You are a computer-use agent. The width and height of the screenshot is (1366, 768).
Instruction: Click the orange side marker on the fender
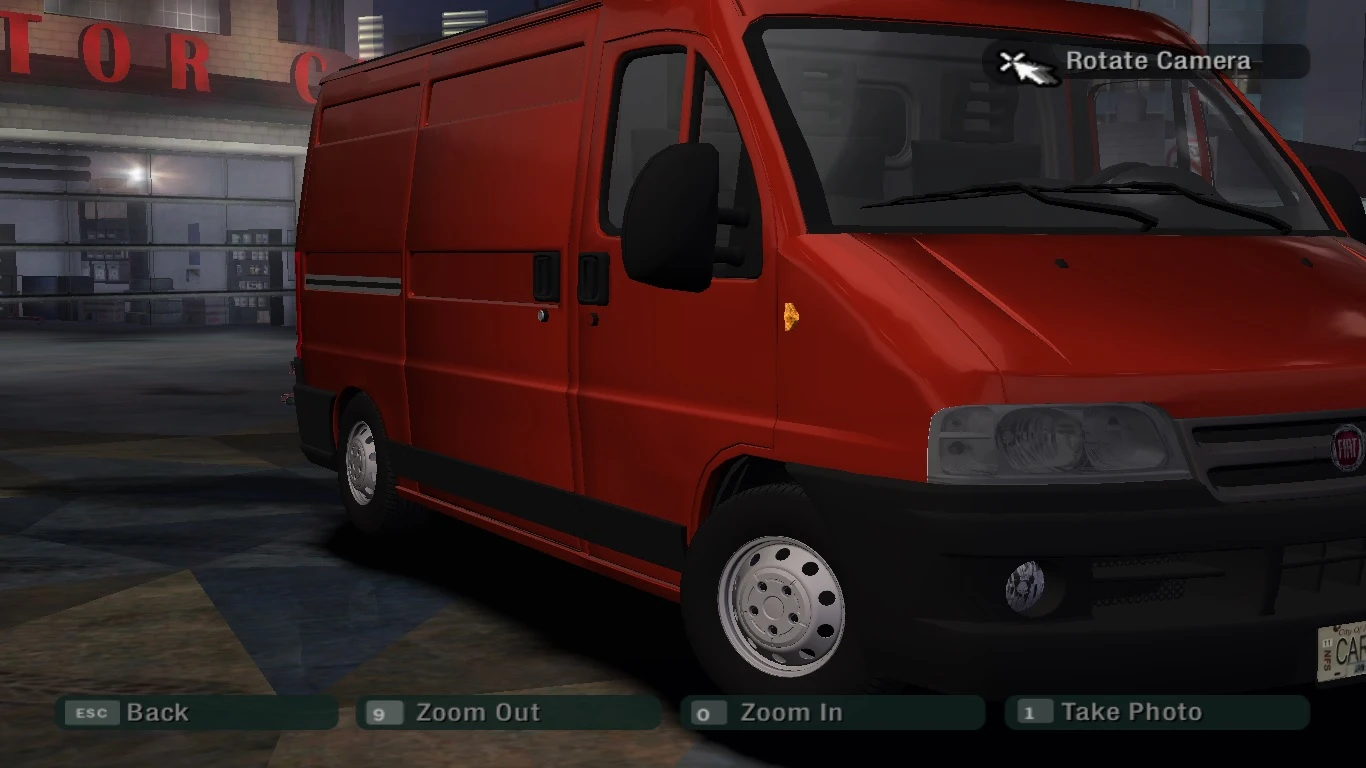click(789, 318)
